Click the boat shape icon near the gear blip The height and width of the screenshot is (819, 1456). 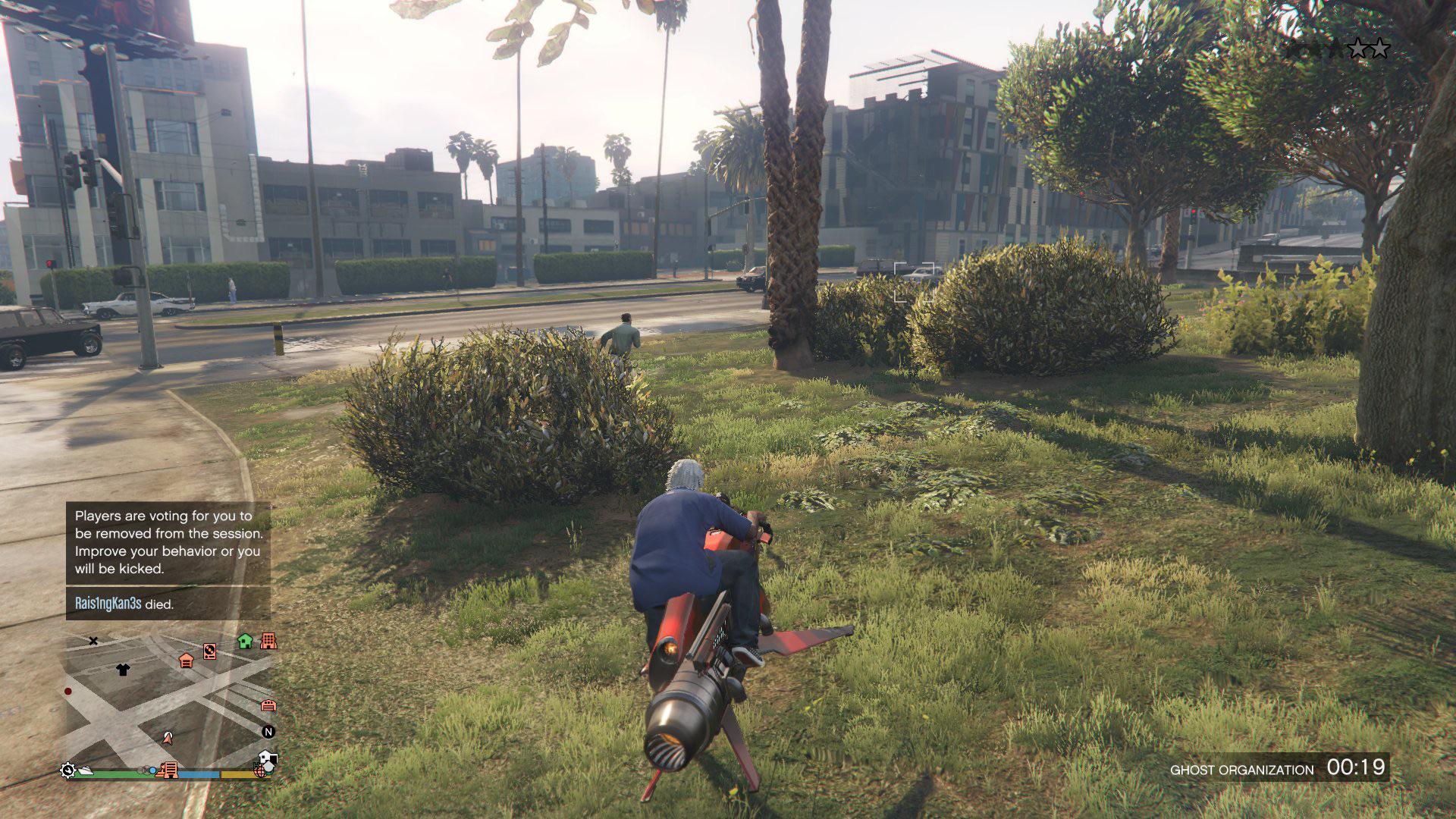(x=86, y=770)
